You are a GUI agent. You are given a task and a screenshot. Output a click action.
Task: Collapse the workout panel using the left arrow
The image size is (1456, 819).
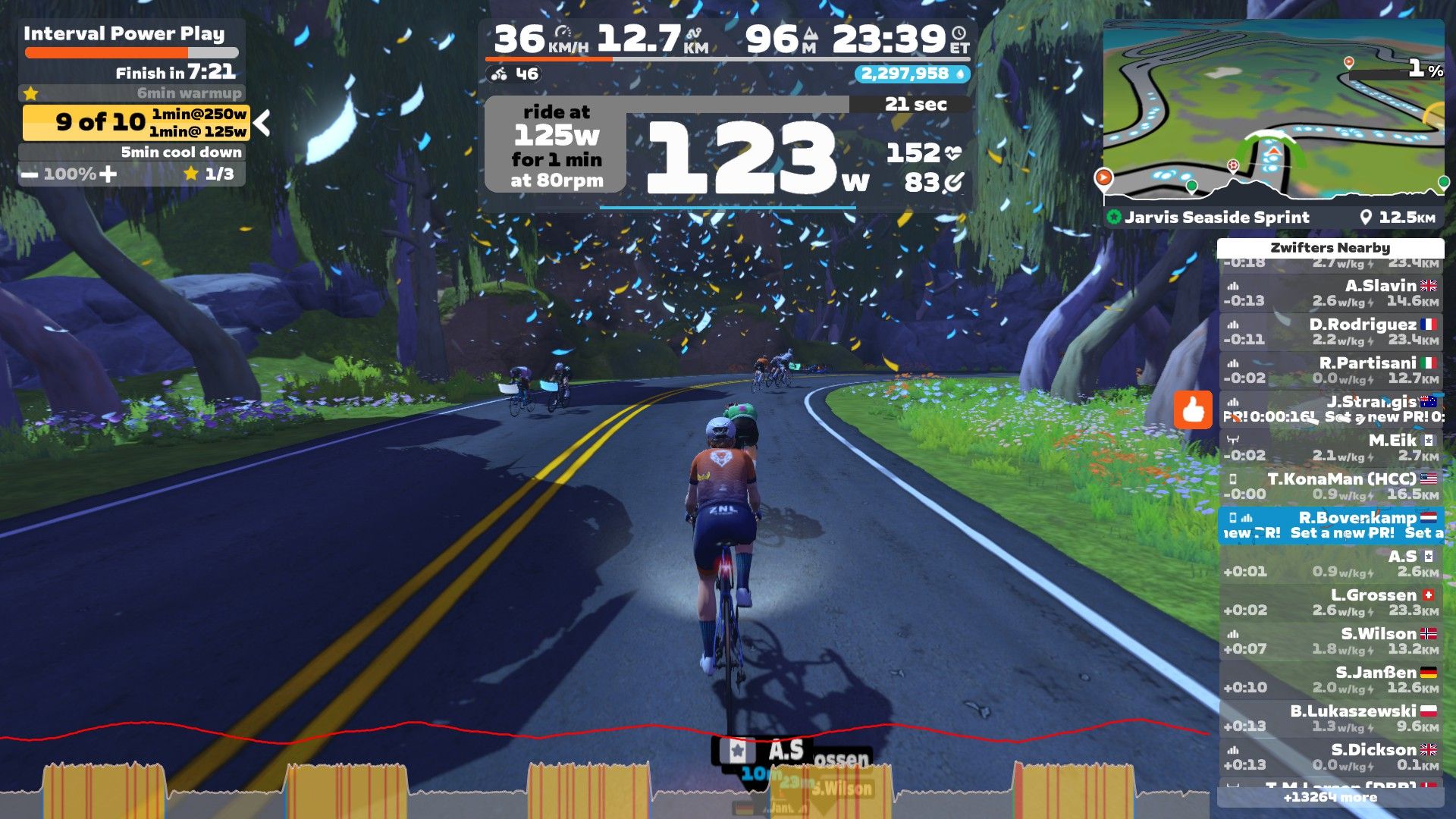(x=262, y=123)
